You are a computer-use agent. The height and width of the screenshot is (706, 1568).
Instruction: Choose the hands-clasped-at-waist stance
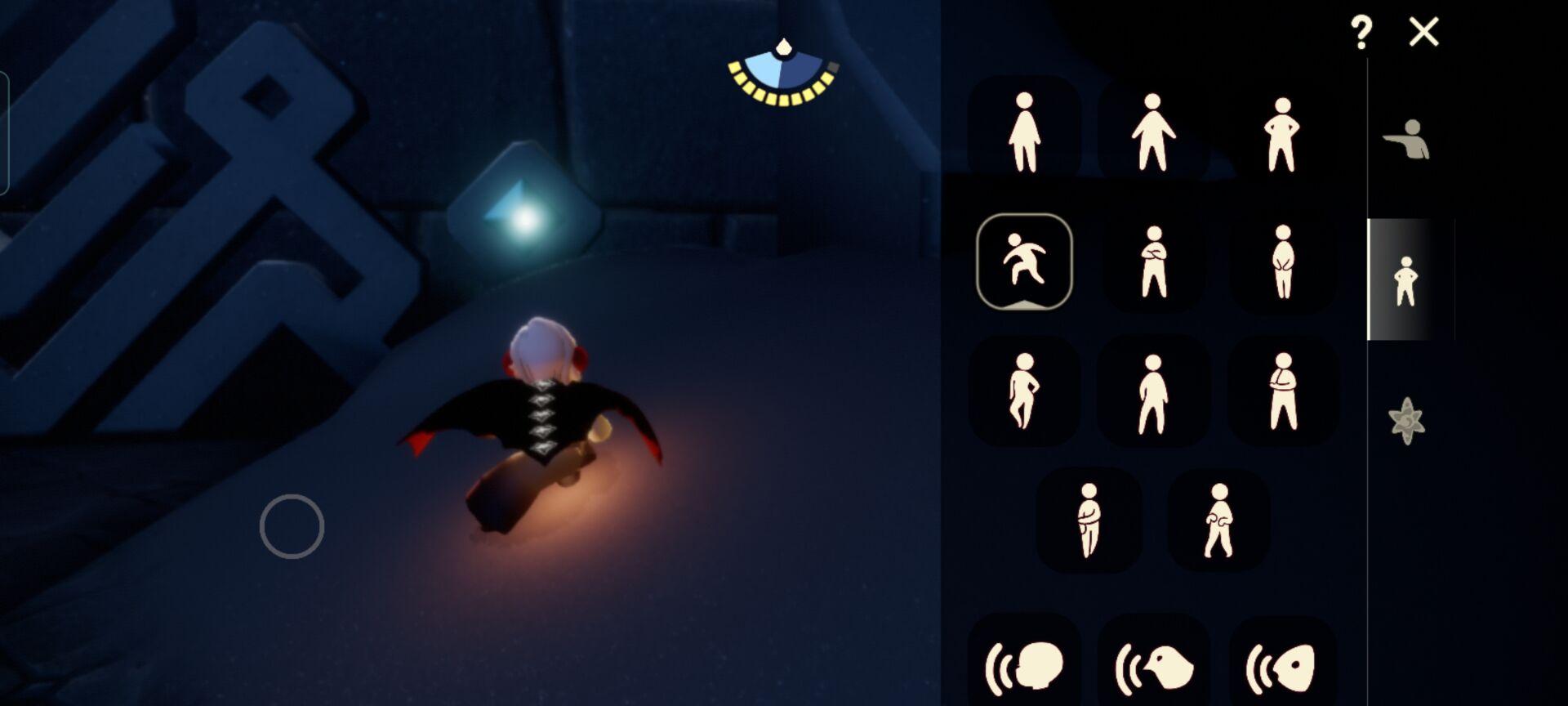pos(1282,262)
